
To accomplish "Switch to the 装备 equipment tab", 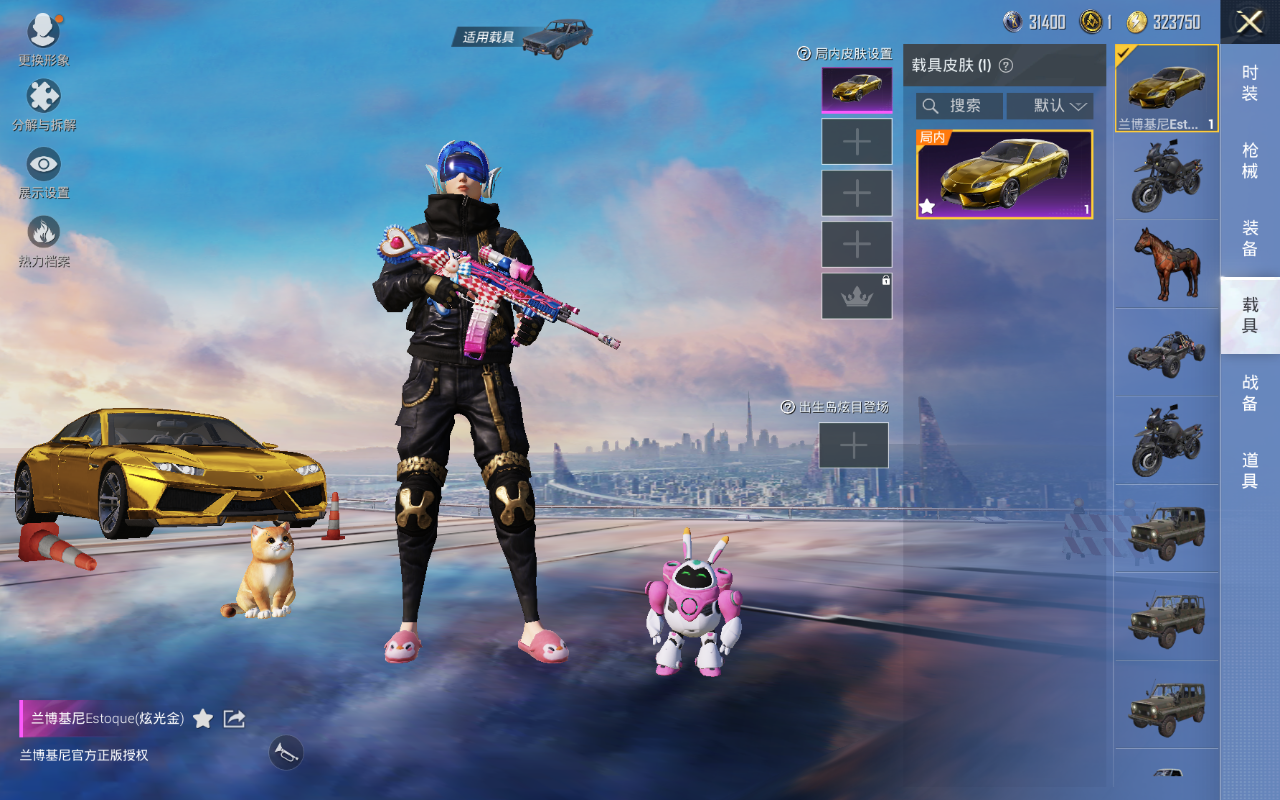I will (1249, 238).
